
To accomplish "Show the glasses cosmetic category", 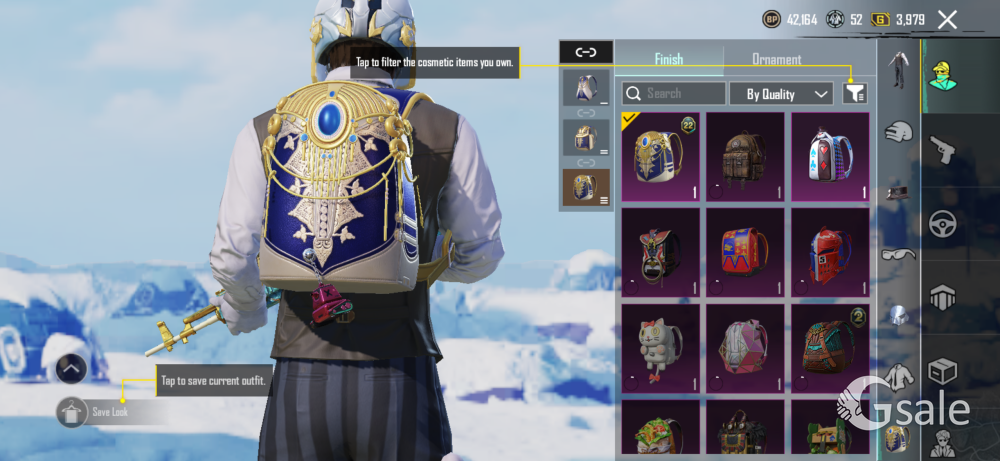I will click(x=898, y=254).
